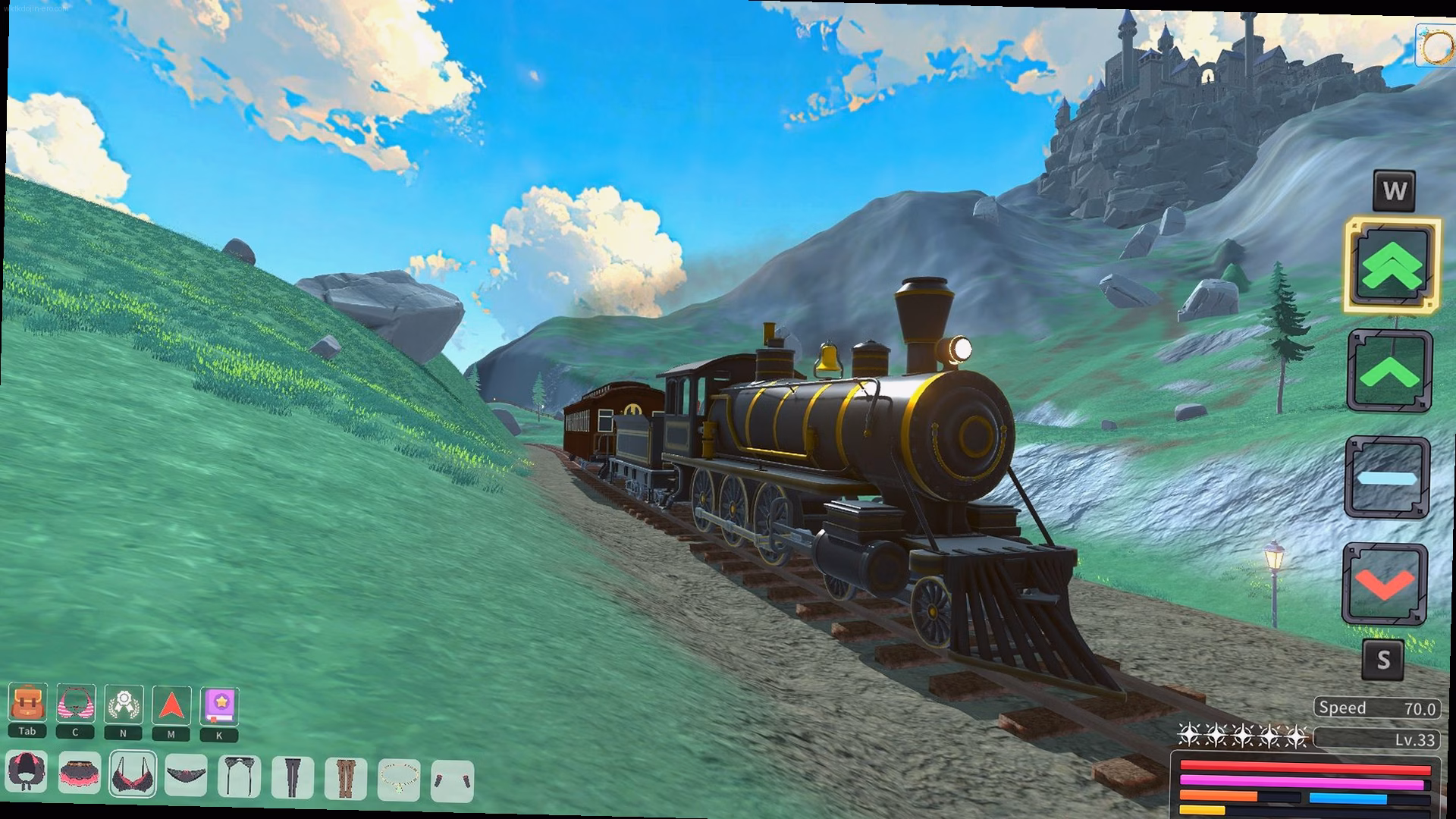
Task: Open the backpack inventory
Action: point(27,704)
